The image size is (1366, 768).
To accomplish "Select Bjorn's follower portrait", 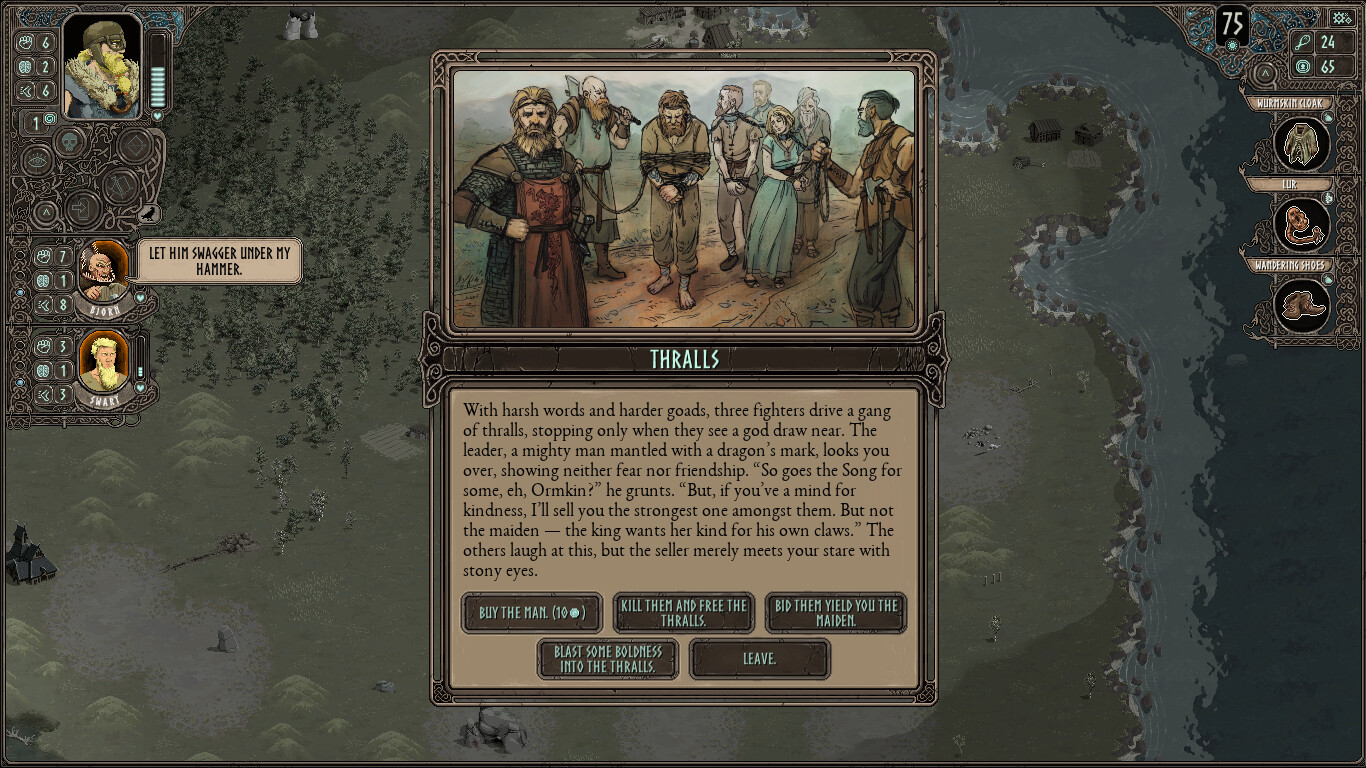I will 103,270.
